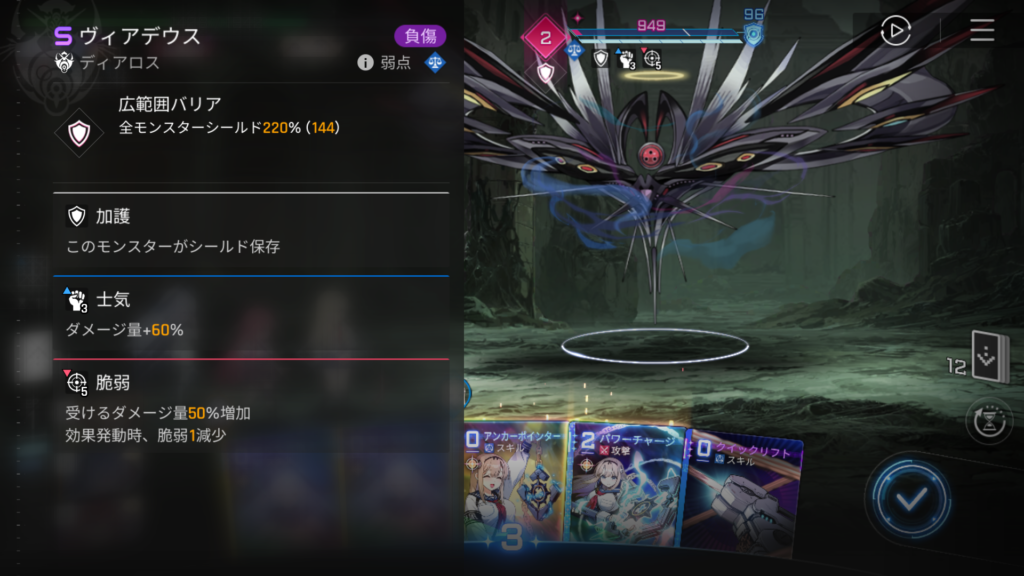
Task: Tap the hourglass turn history icon
Action: [989, 421]
